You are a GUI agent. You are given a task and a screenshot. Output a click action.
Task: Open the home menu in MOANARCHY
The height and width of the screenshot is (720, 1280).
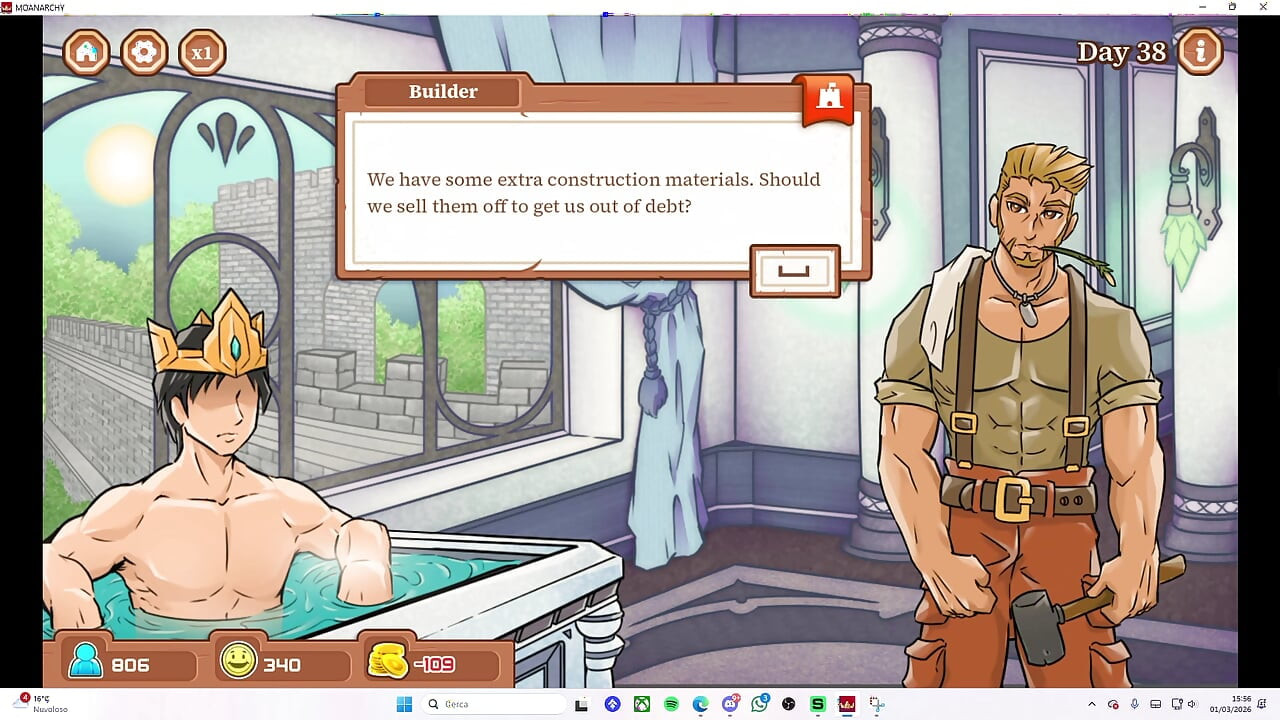pyautogui.click(x=86, y=52)
